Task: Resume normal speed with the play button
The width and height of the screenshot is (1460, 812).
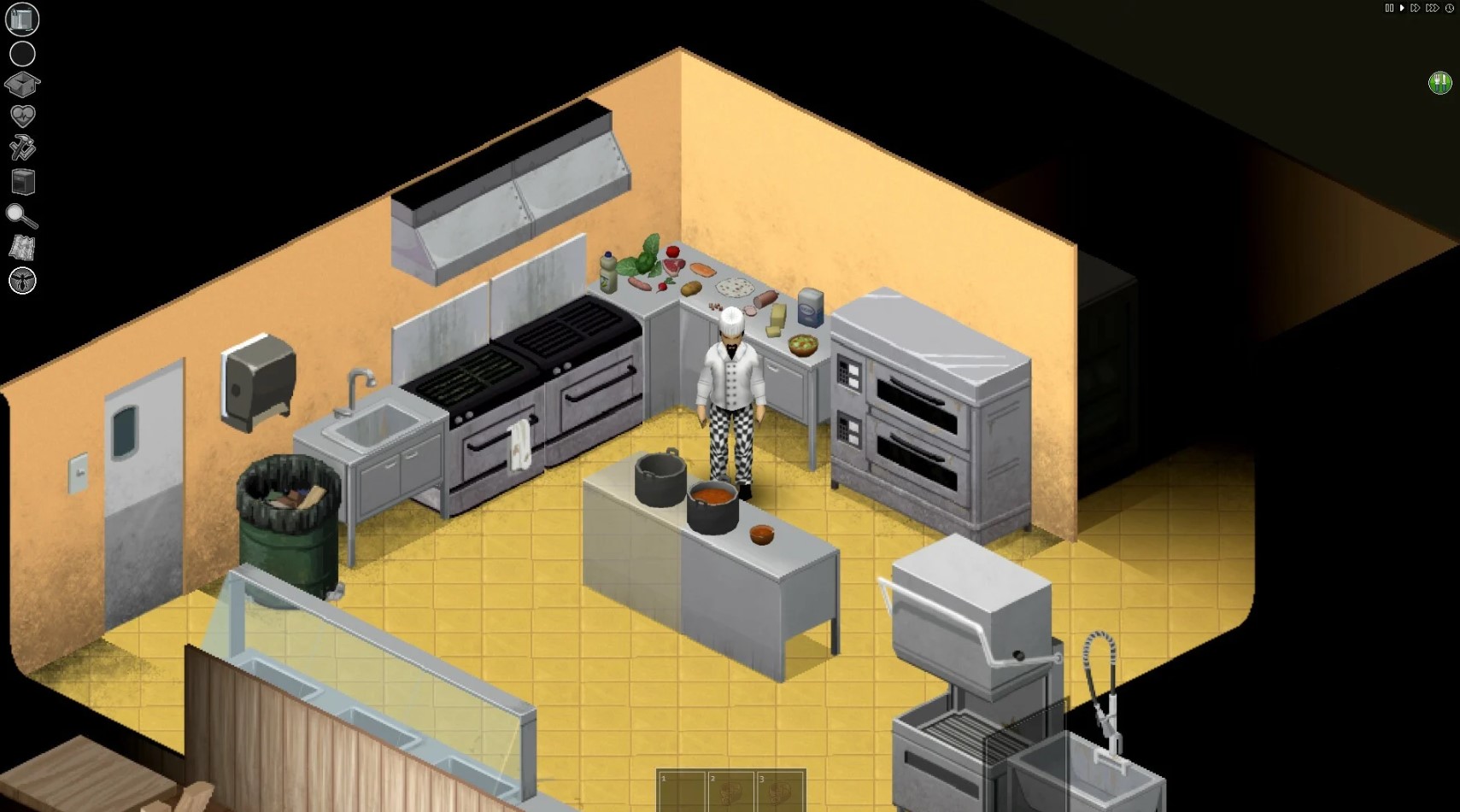Action: pyautogui.click(x=1402, y=9)
